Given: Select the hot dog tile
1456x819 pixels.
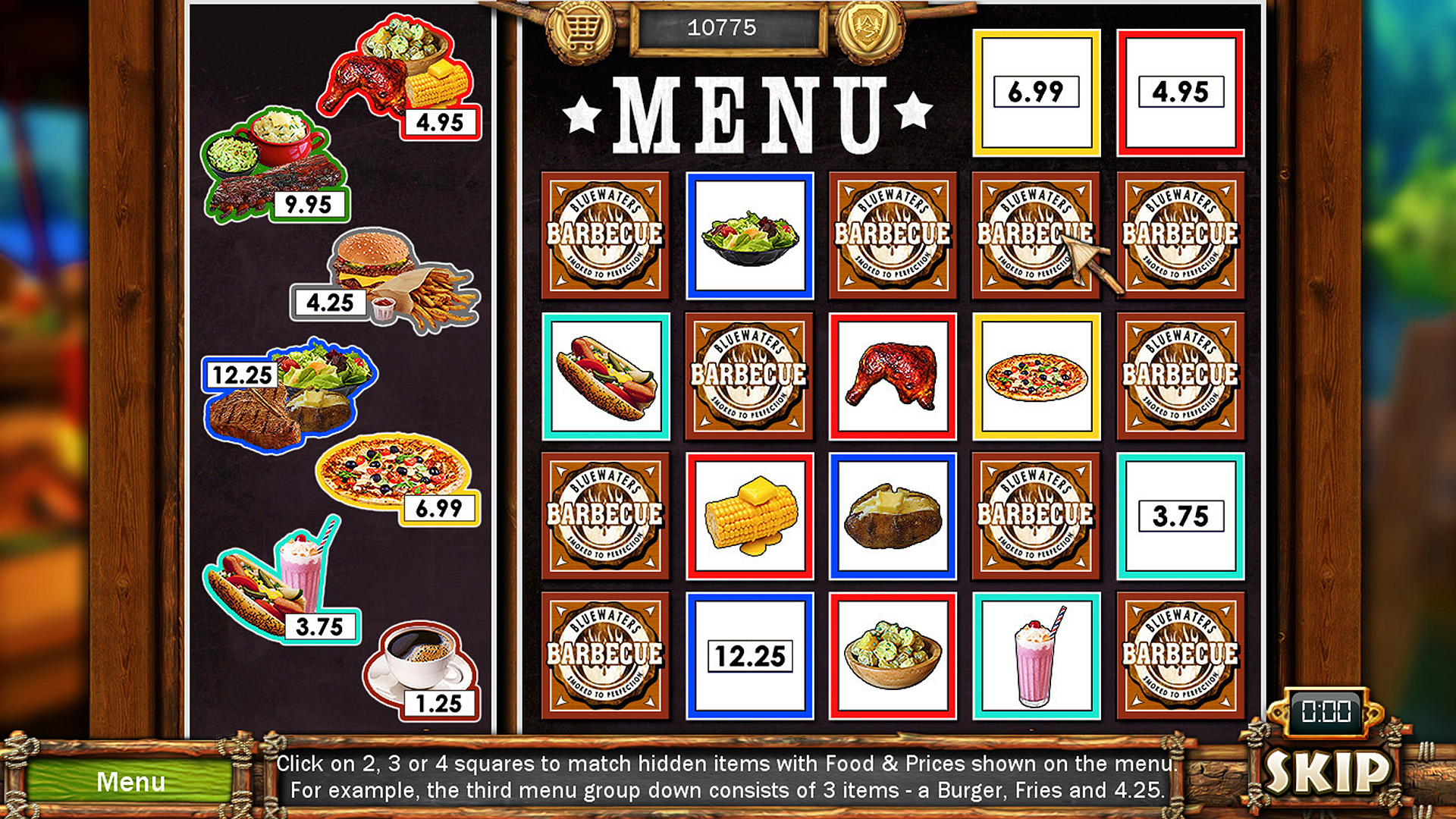Looking at the screenshot, I should coord(605,376).
